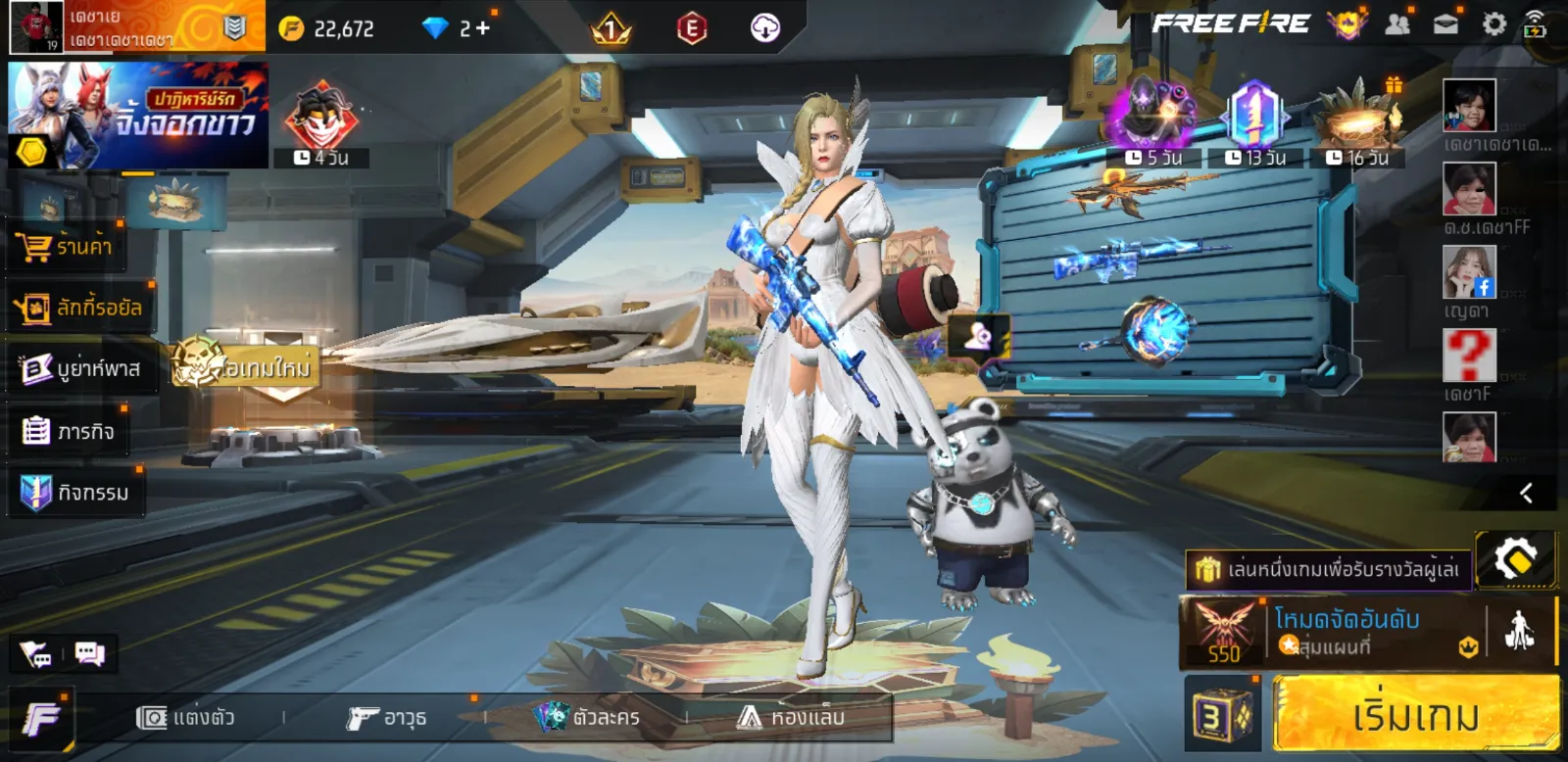The height and width of the screenshot is (762, 1568).
Task: Open the ภารกิจ missions list
Action: coord(69,431)
